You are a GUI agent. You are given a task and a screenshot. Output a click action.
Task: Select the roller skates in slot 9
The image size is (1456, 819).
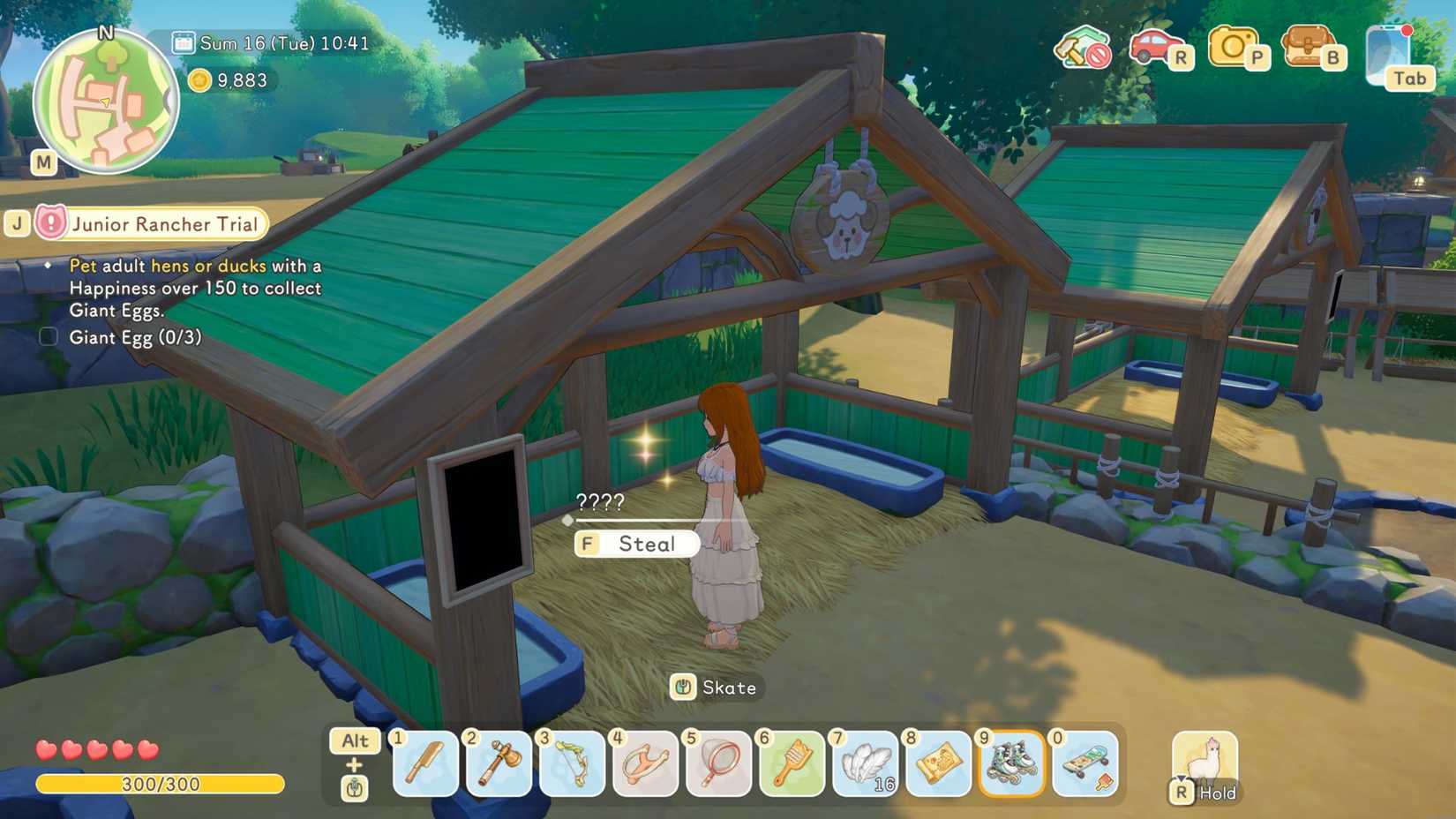coord(1010,764)
